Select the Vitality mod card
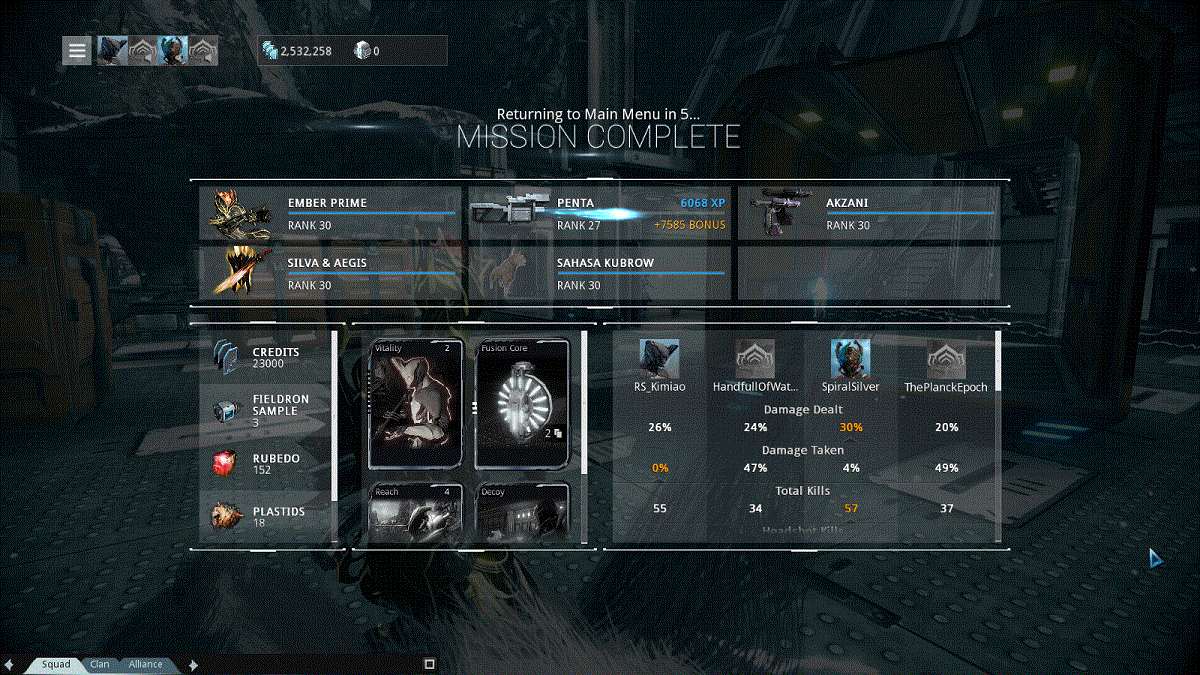Viewport: 1200px width, 675px height. 417,404
